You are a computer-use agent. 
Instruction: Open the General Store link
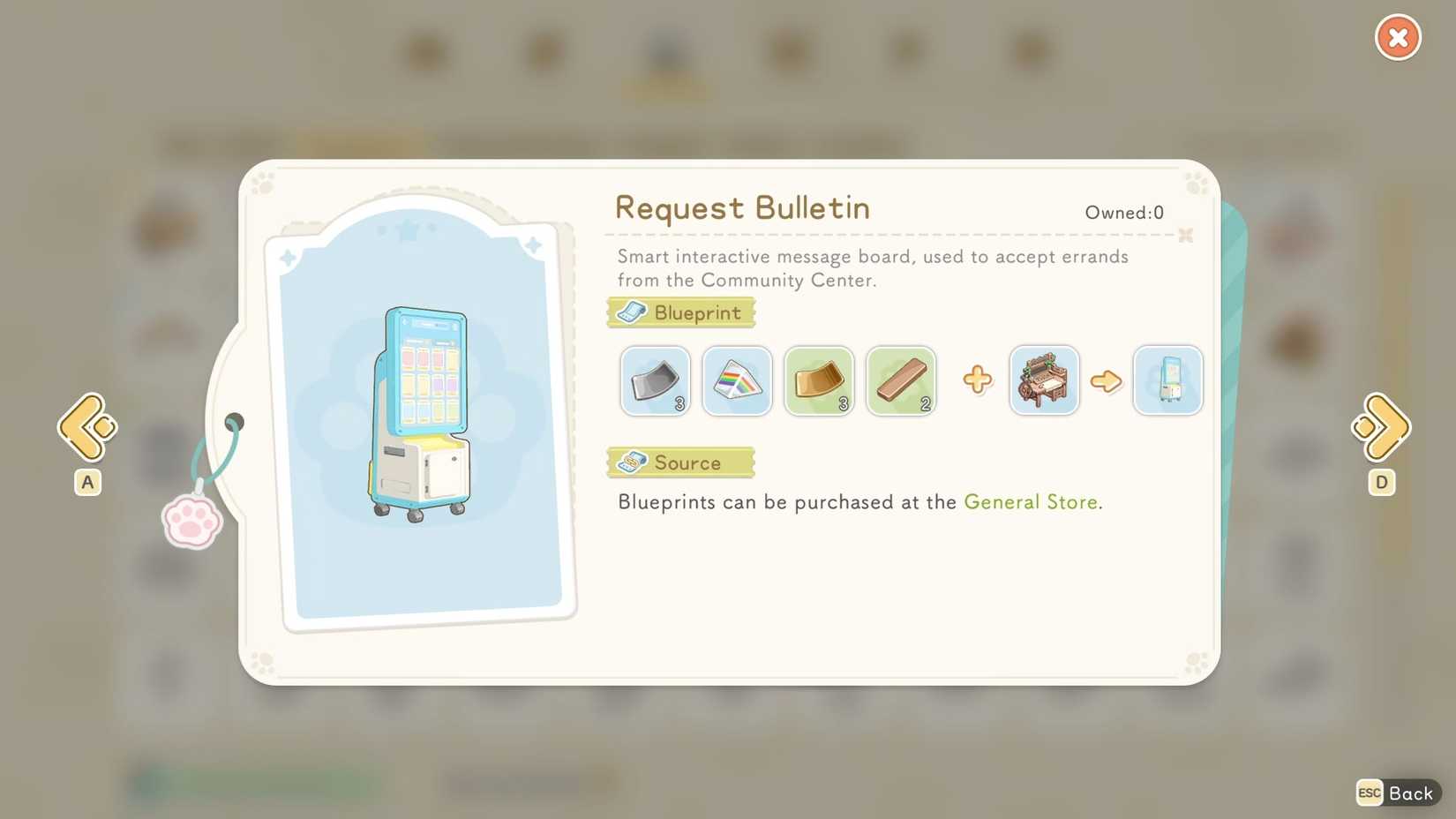(x=1031, y=501)
